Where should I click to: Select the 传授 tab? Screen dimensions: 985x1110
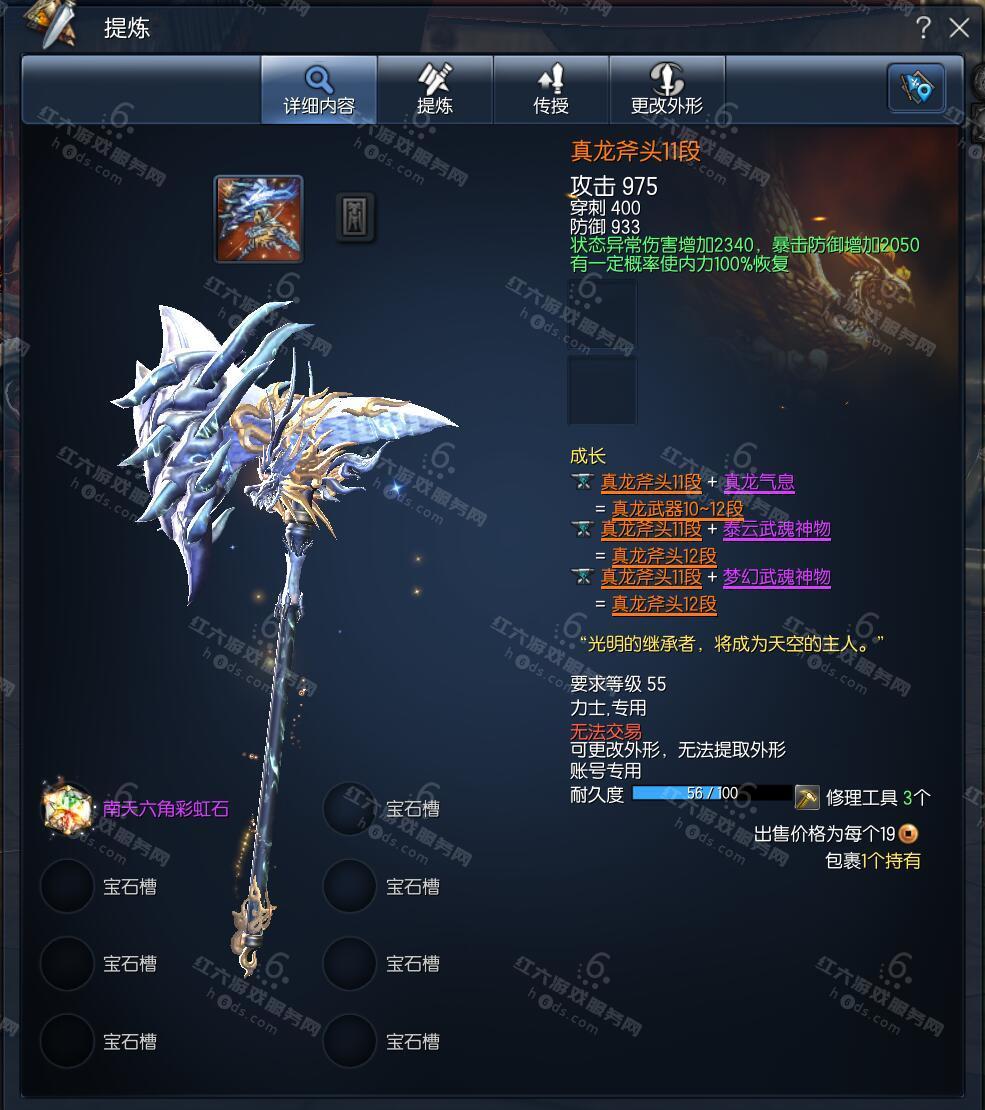point(551,89)
